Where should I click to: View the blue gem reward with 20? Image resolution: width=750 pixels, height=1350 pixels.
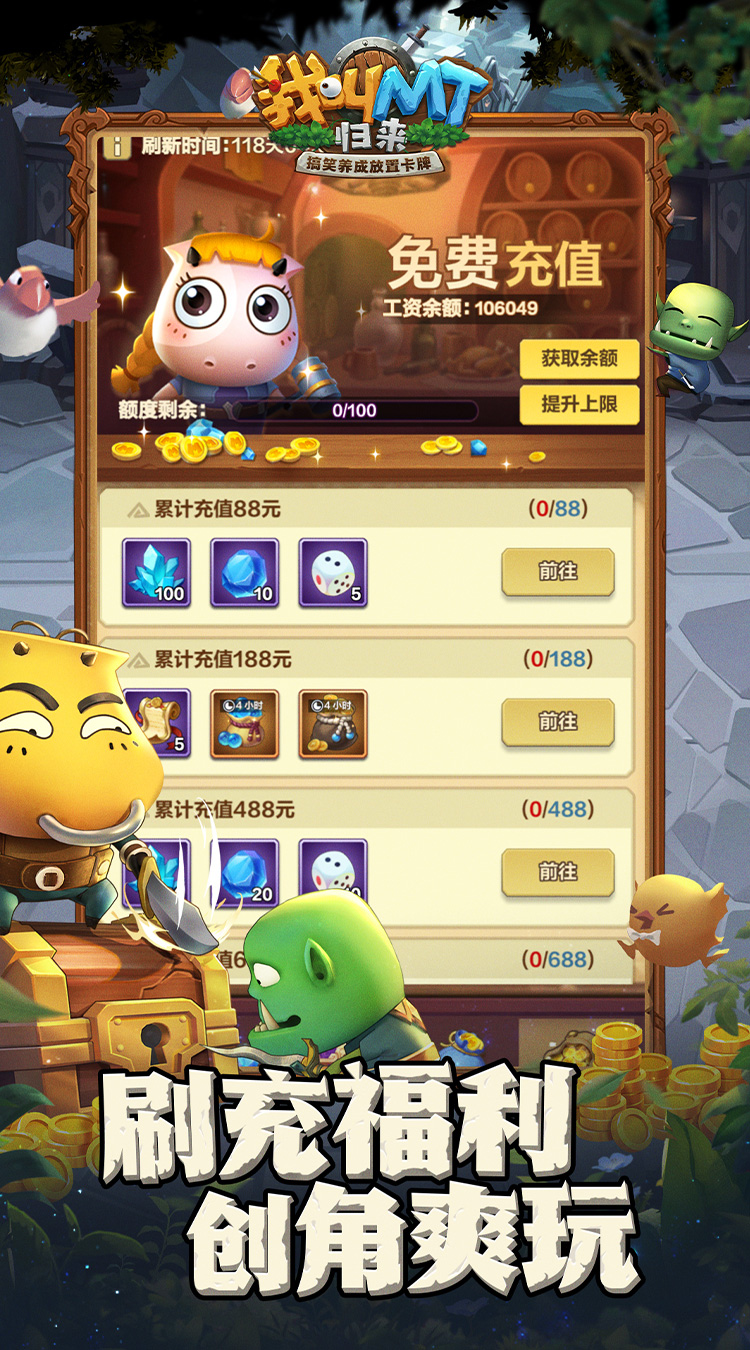(245, 870)
